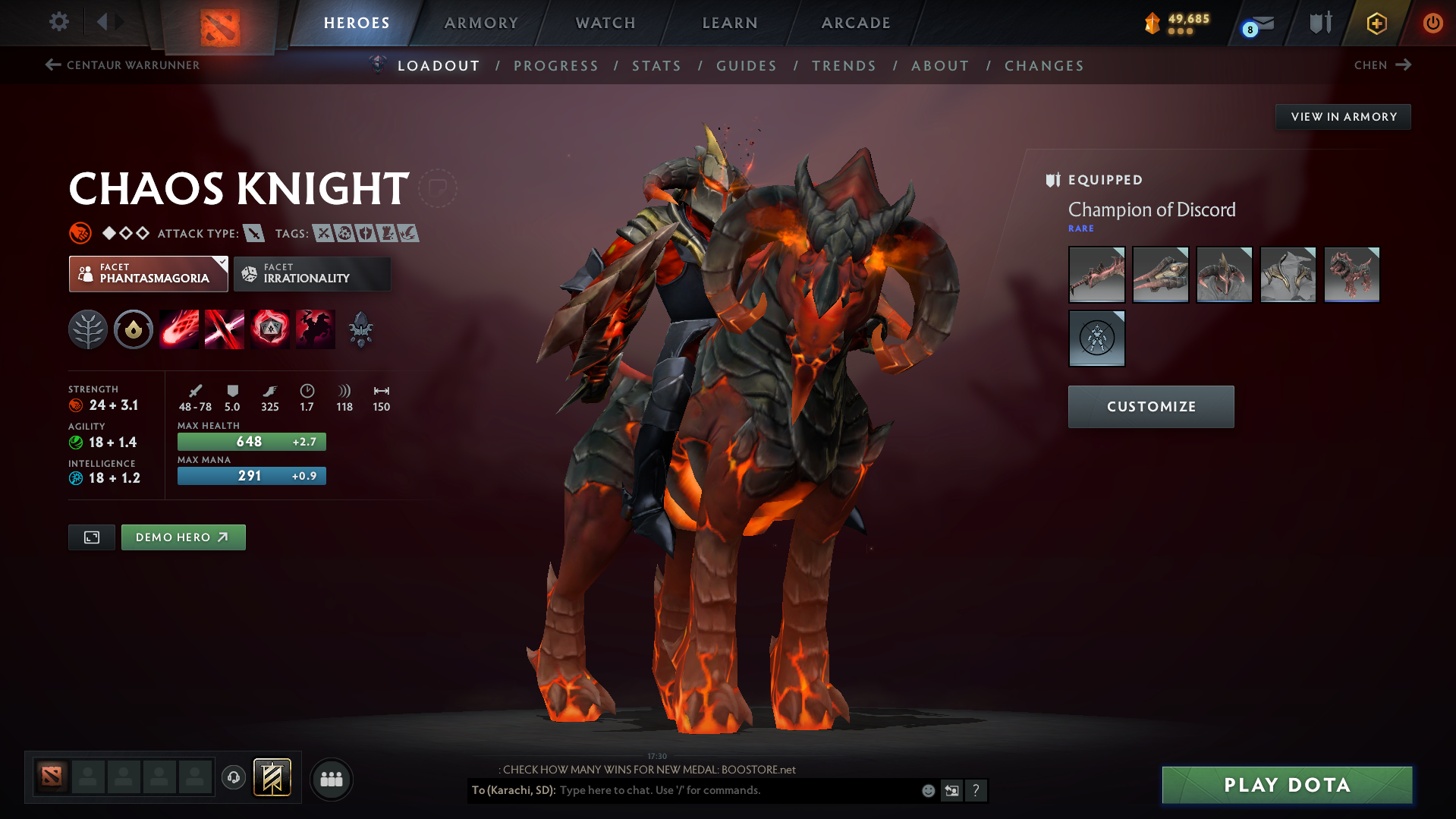This screenshot has height=819, width=1456.
Task: Select the Reality Rift ability icon
Action: (225, 329)
